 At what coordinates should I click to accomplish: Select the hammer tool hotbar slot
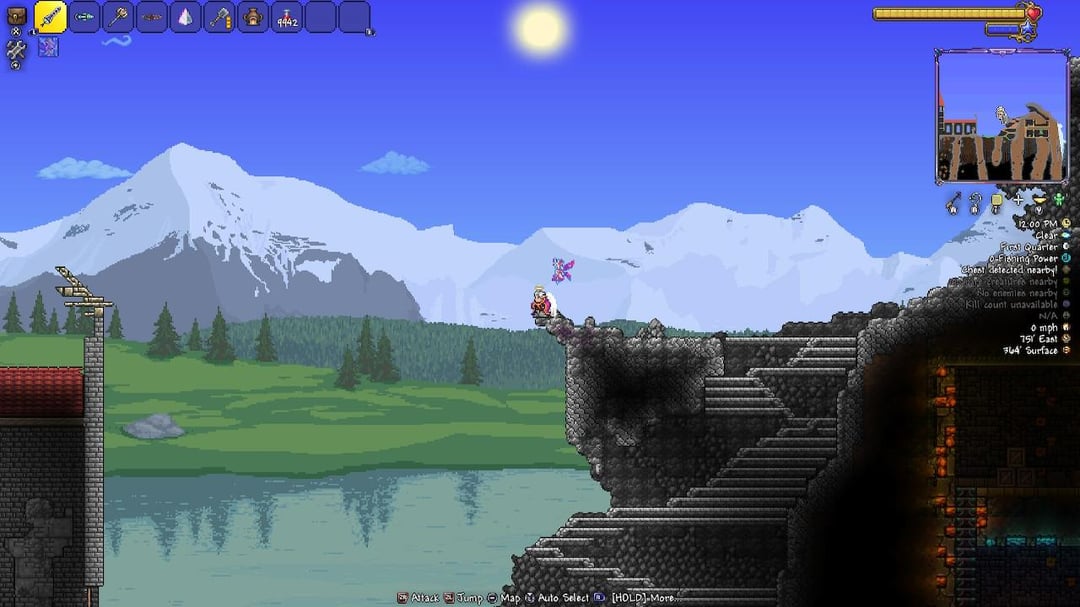(x=219, y=17)
